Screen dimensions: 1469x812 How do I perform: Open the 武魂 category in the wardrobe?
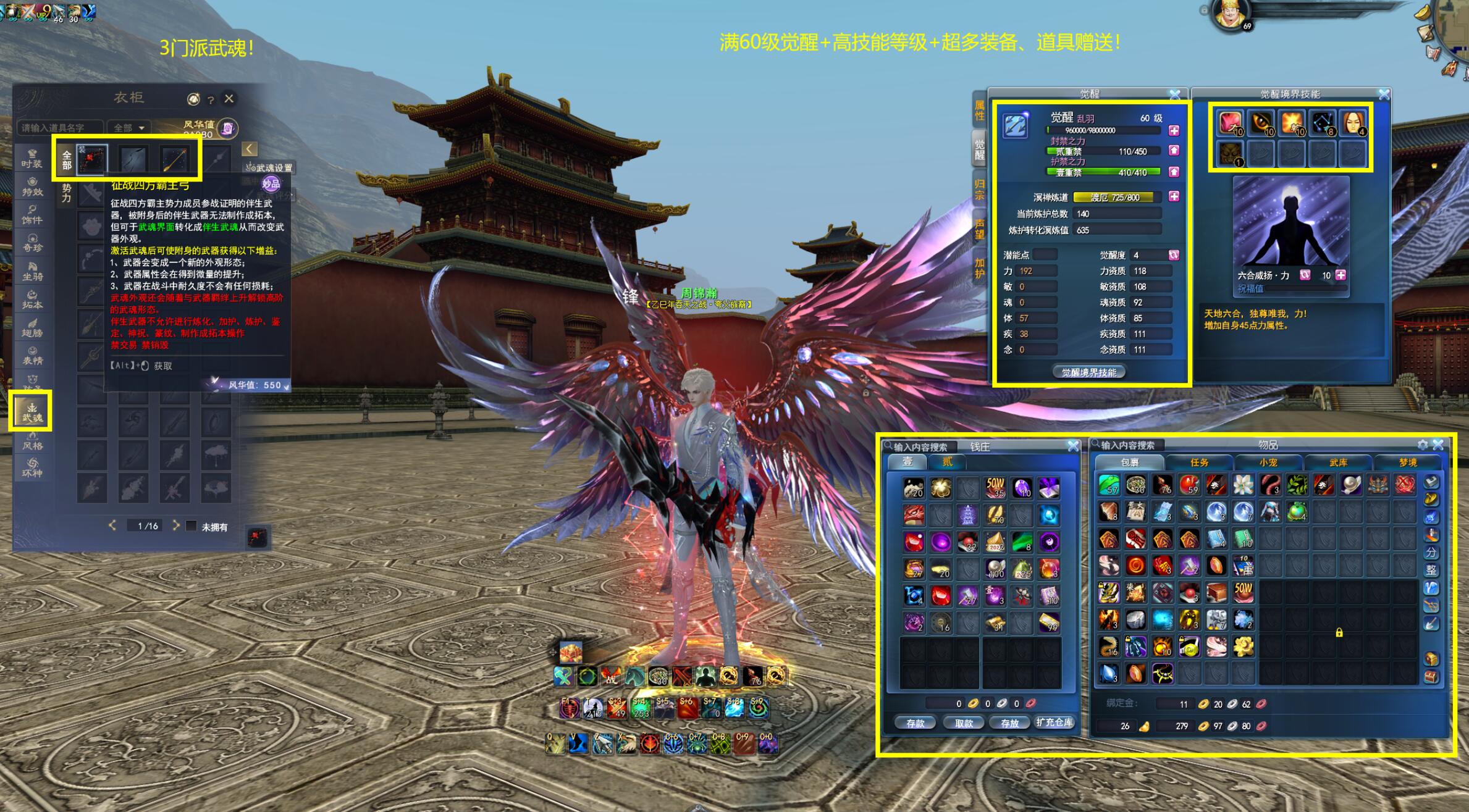[x=32, y=412]
